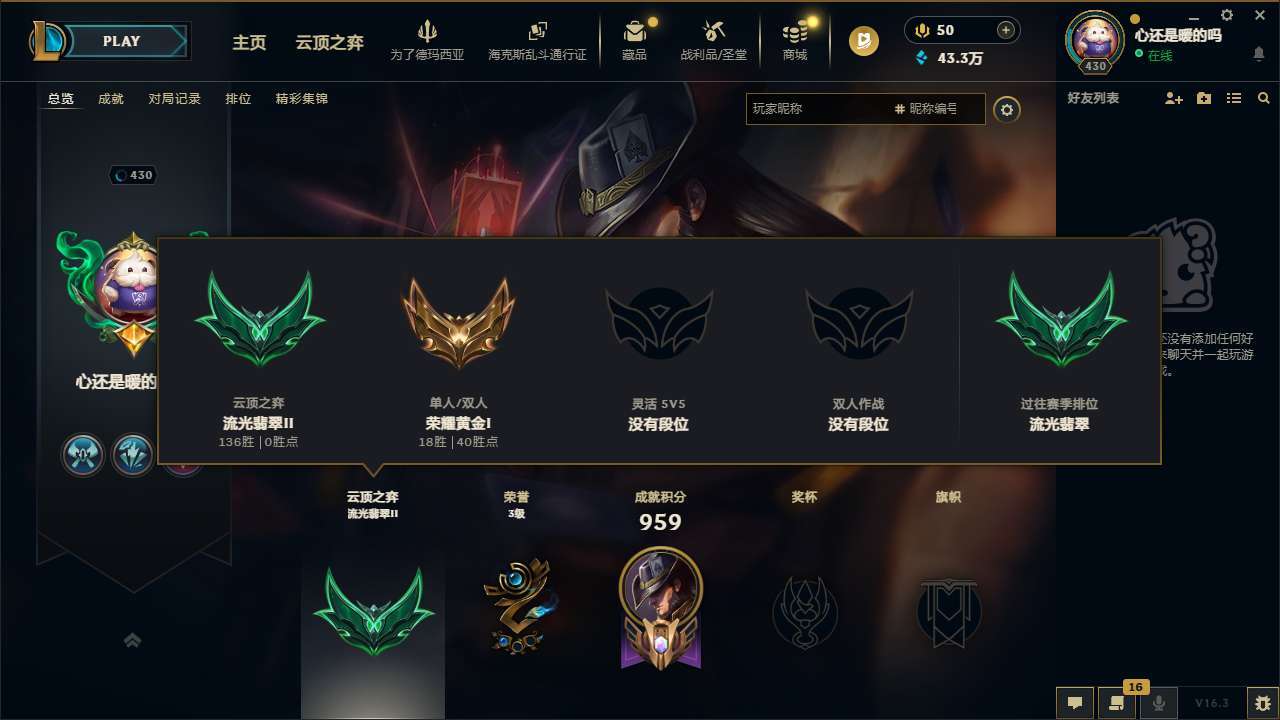Click the plus to purchase more RP

pos(1007,30)
